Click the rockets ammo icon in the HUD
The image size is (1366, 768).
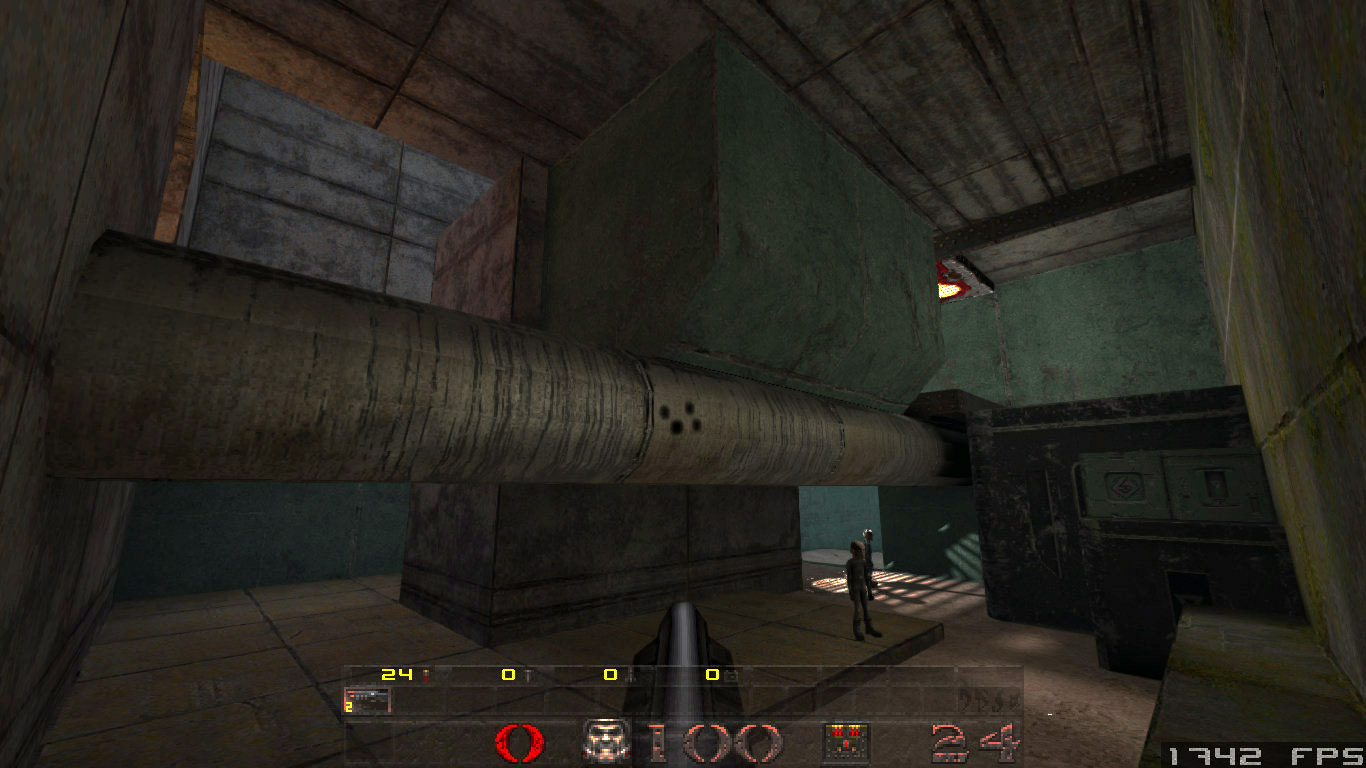pos(630,676)
